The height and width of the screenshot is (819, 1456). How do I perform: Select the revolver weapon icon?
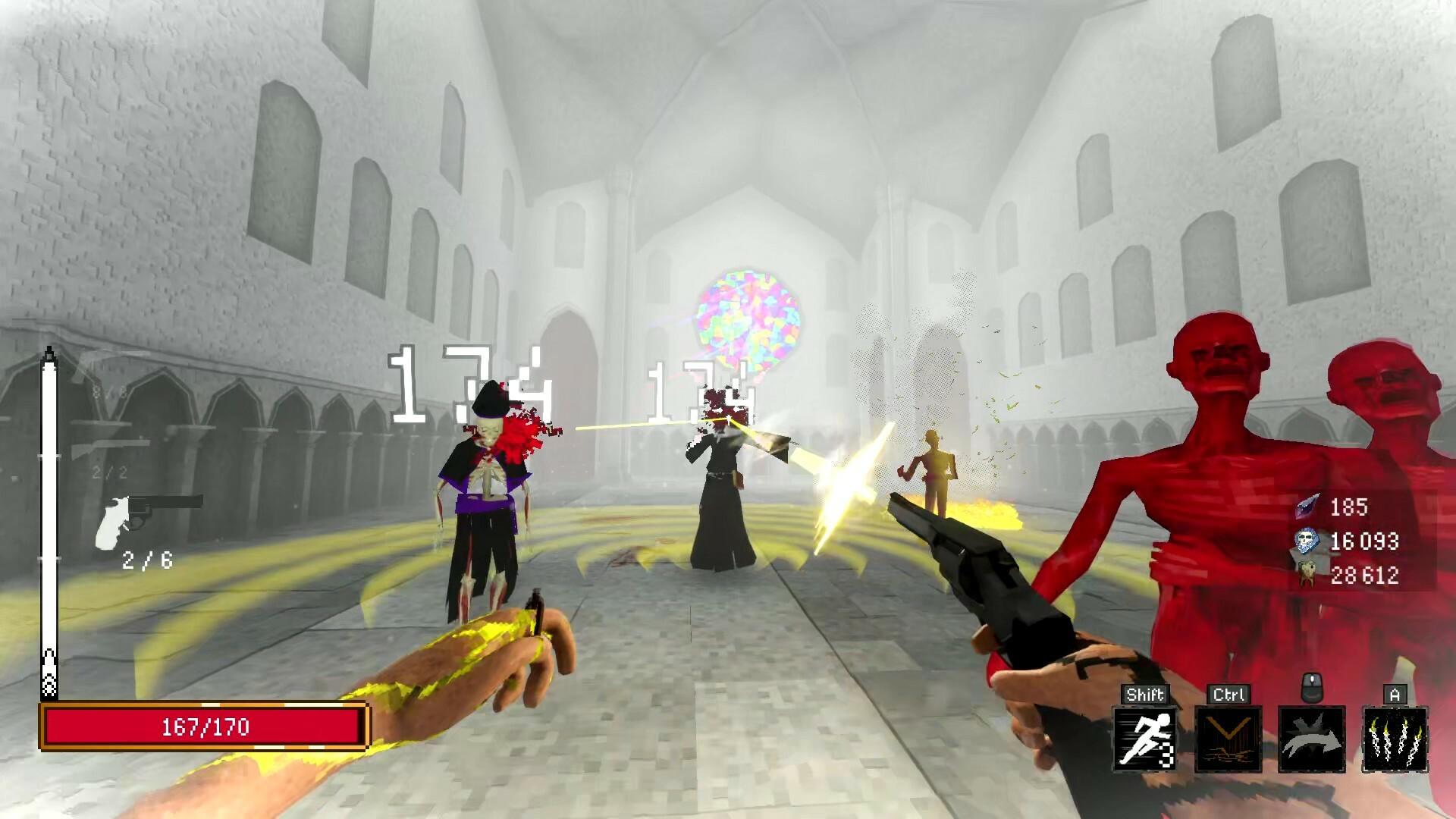click(x=148, y=517)
